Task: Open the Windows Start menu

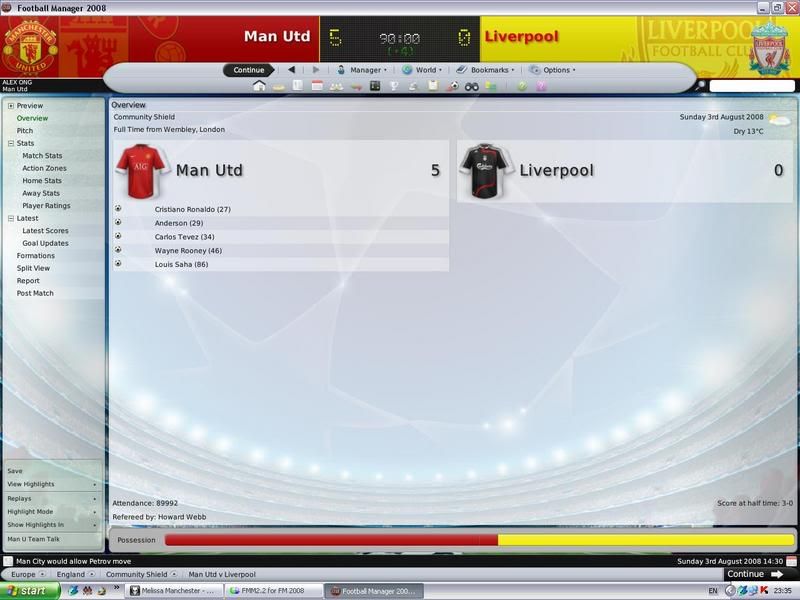Action: pos(29,591)
